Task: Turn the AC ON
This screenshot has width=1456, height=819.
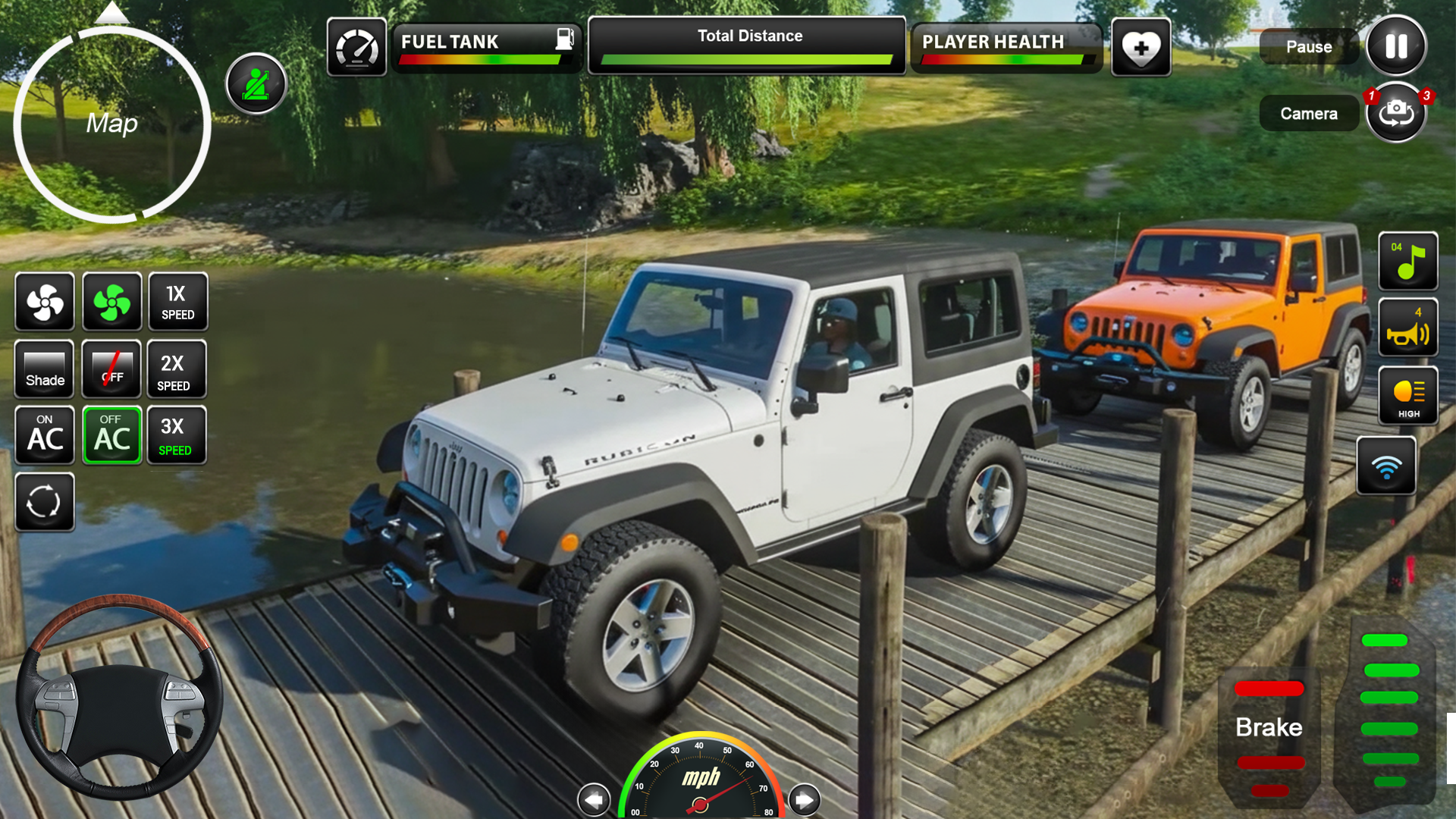Action: point(44,435)
